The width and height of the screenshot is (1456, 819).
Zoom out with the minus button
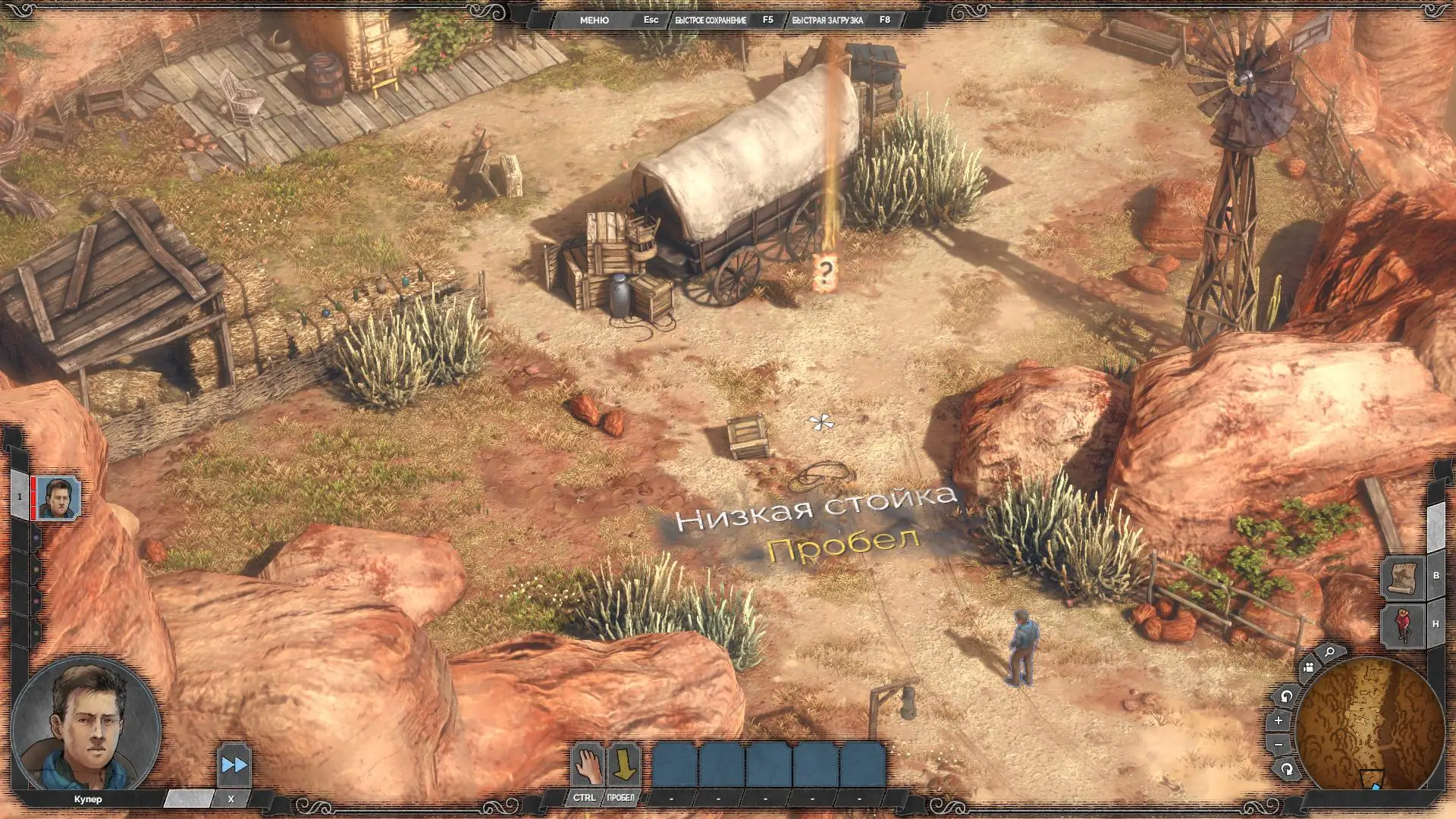(x=1279, y=745)
